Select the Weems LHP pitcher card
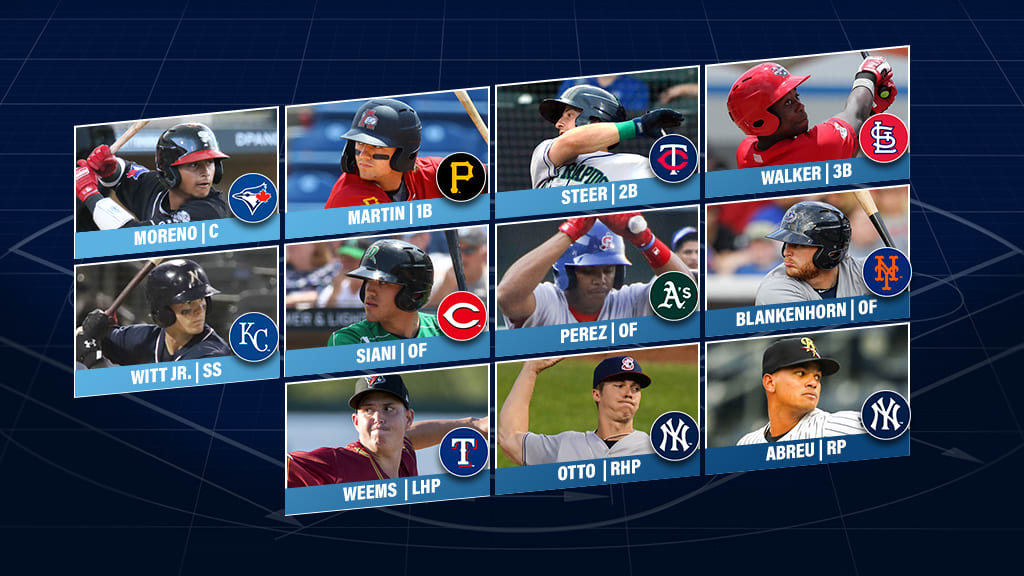Image resolution: width=1024 pixels, height=576 pixels. (387, 440)
